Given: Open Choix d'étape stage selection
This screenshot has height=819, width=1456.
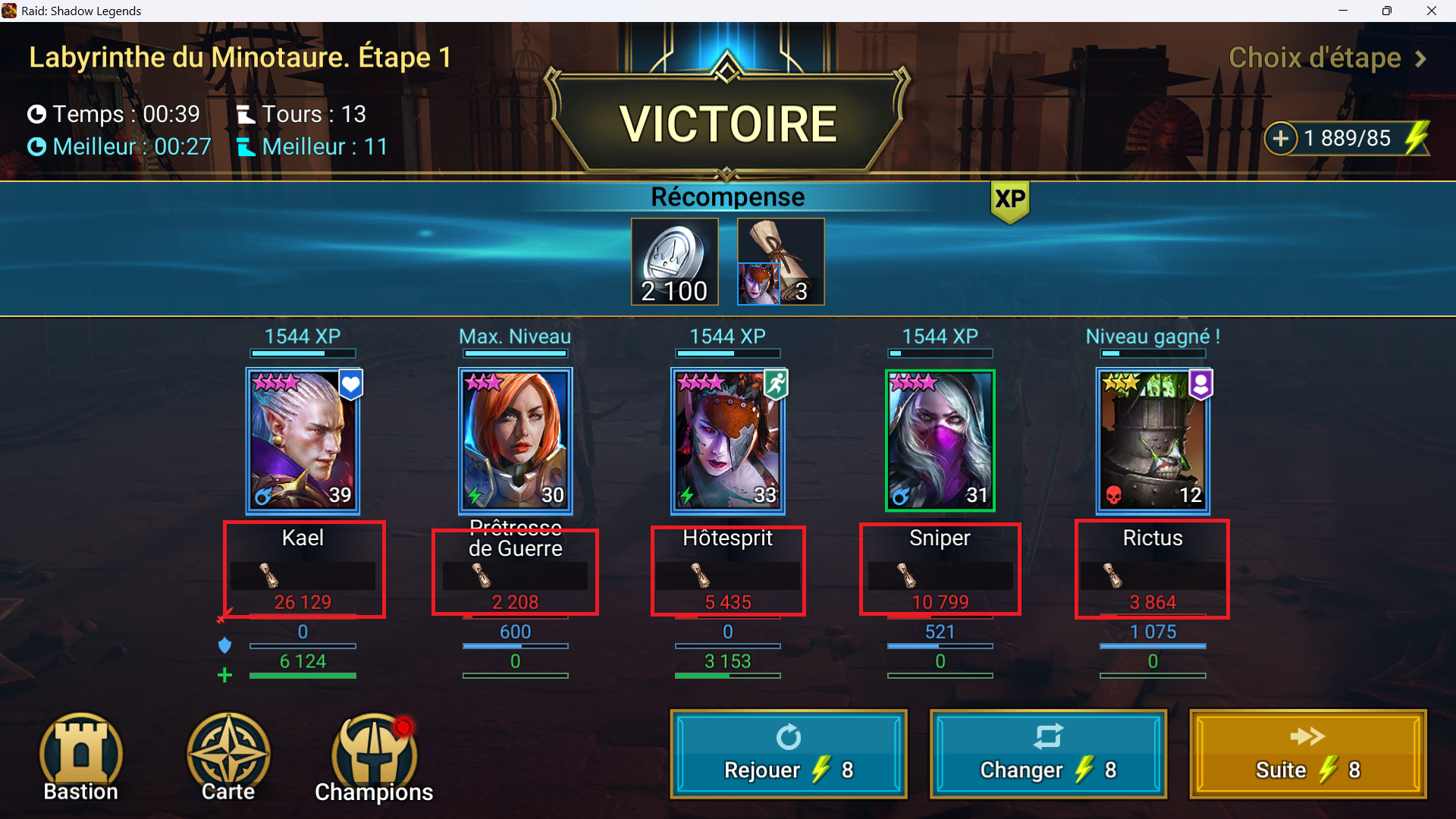Looking at the screenshot, I should tap(1327, 58).
